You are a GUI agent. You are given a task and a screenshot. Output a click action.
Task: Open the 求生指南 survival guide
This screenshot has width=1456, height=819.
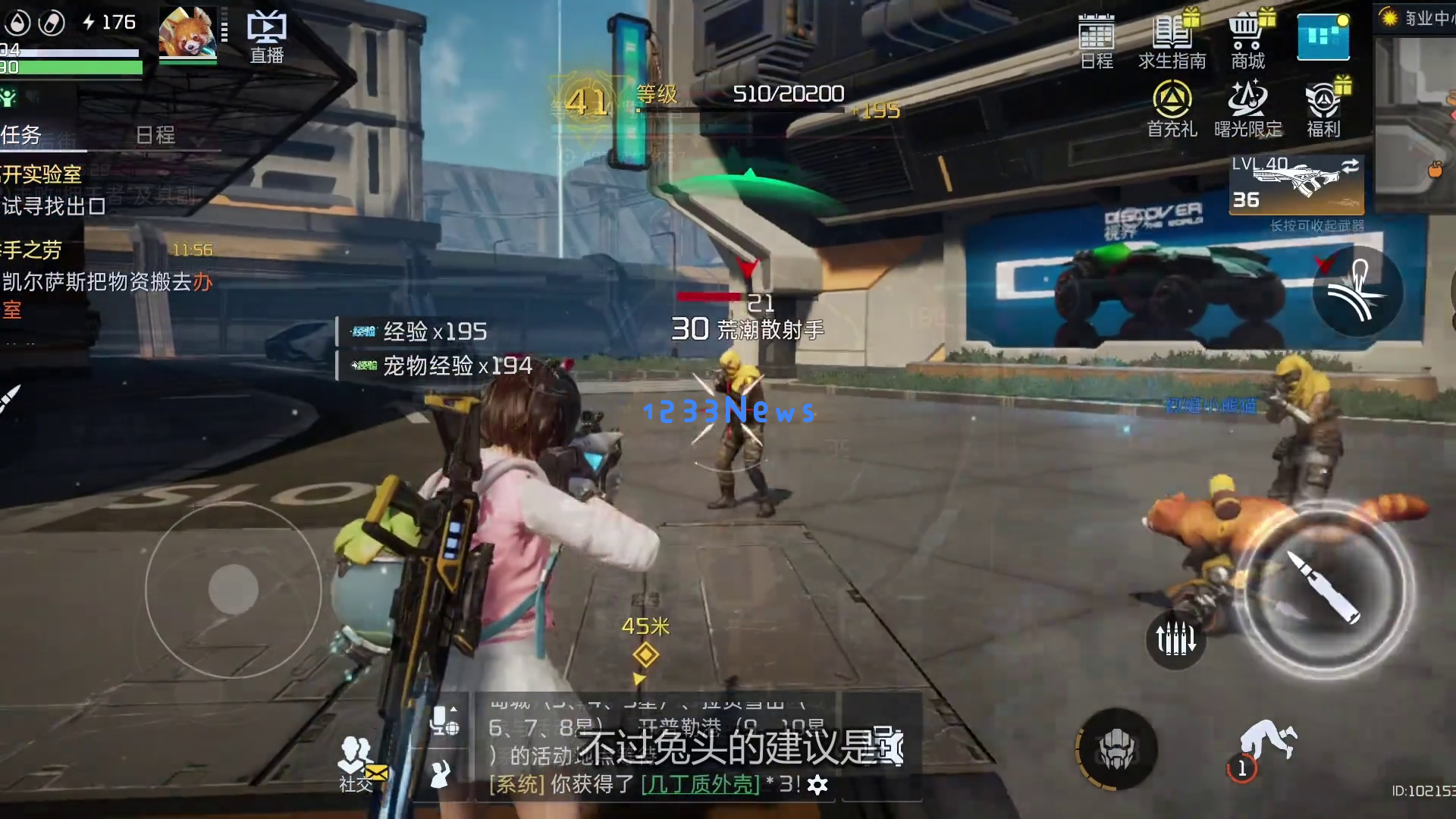click(1172, 42)
